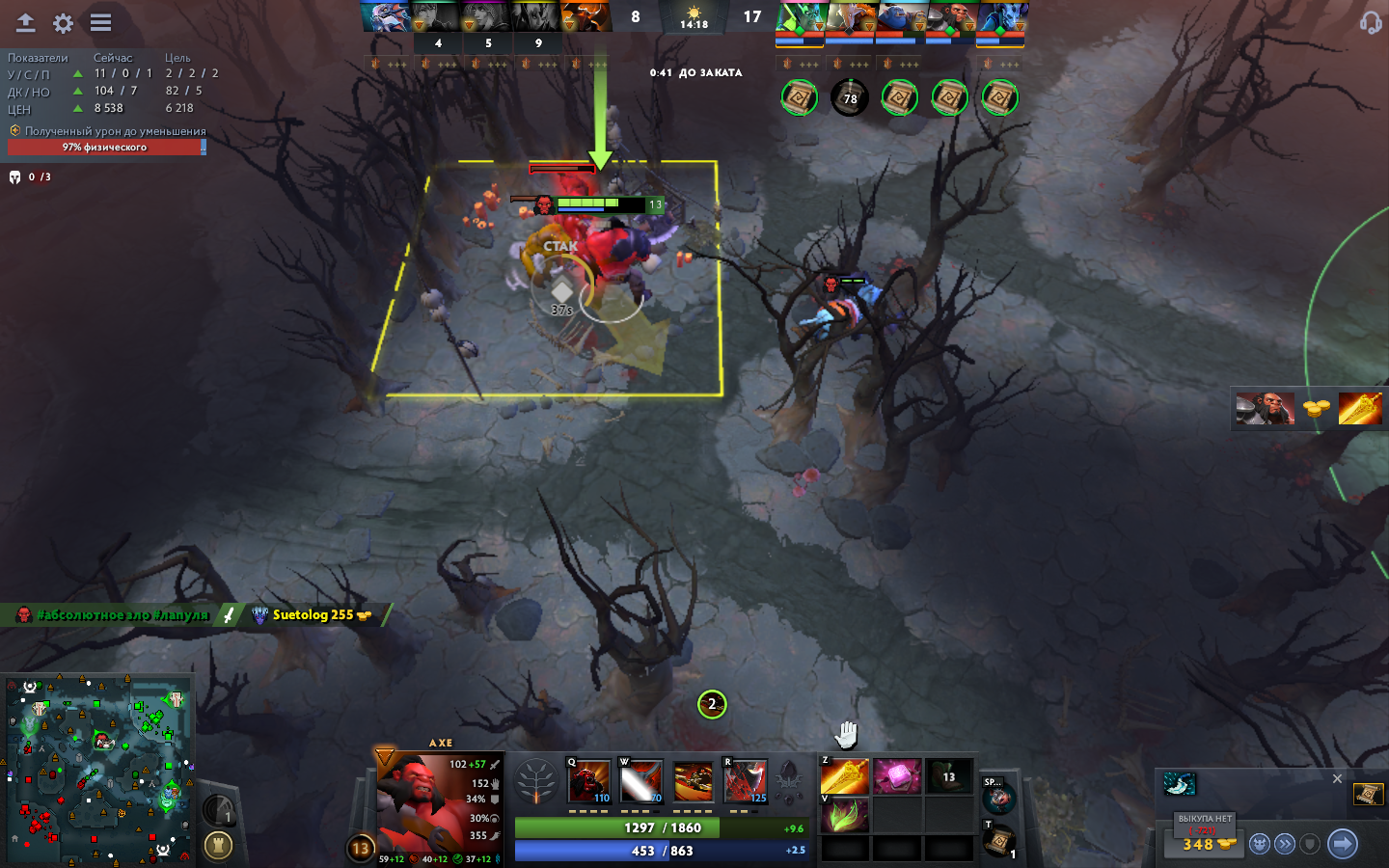
Task: Open the headset voice chat icon
Action: click(x=1370, y=22)
